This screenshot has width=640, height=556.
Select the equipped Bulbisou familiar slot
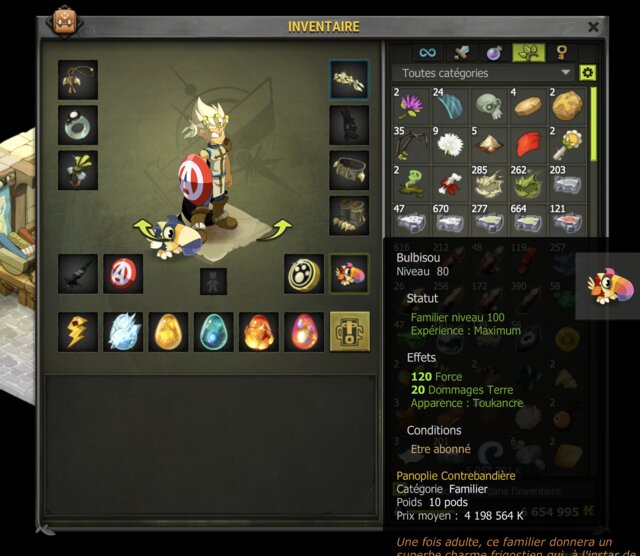point(349,273)
